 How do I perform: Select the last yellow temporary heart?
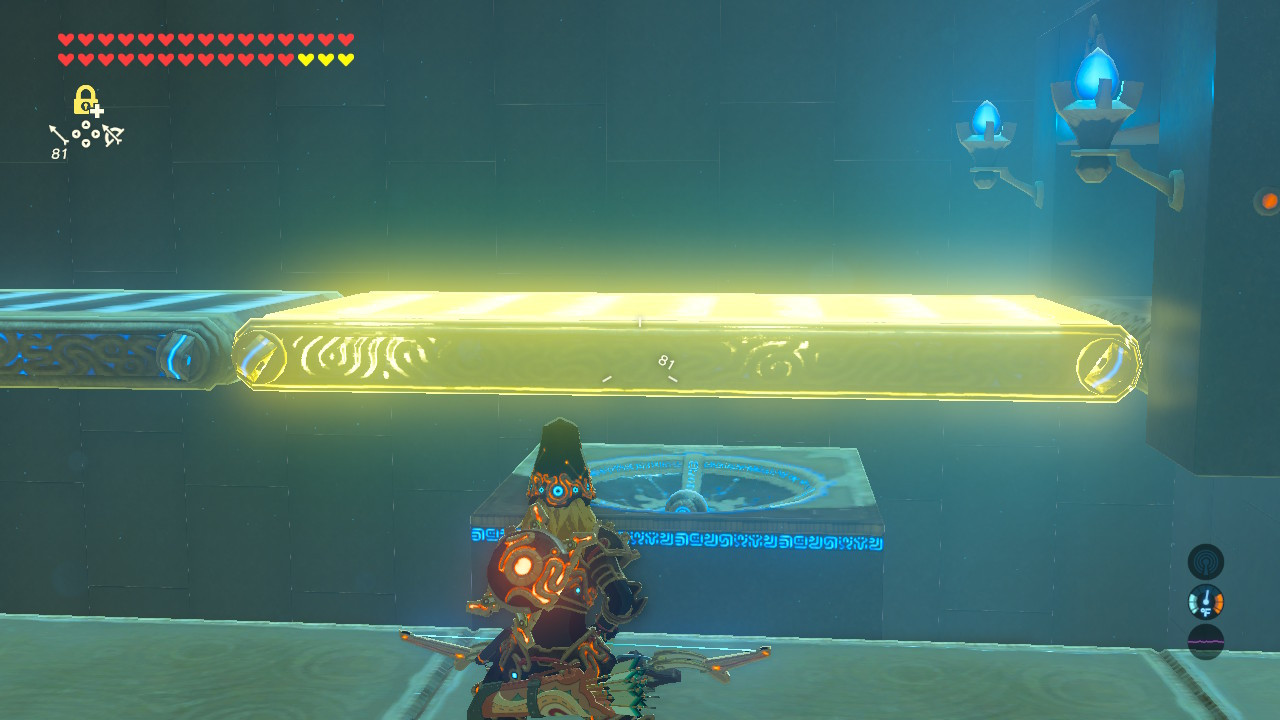tap(345, 59)
